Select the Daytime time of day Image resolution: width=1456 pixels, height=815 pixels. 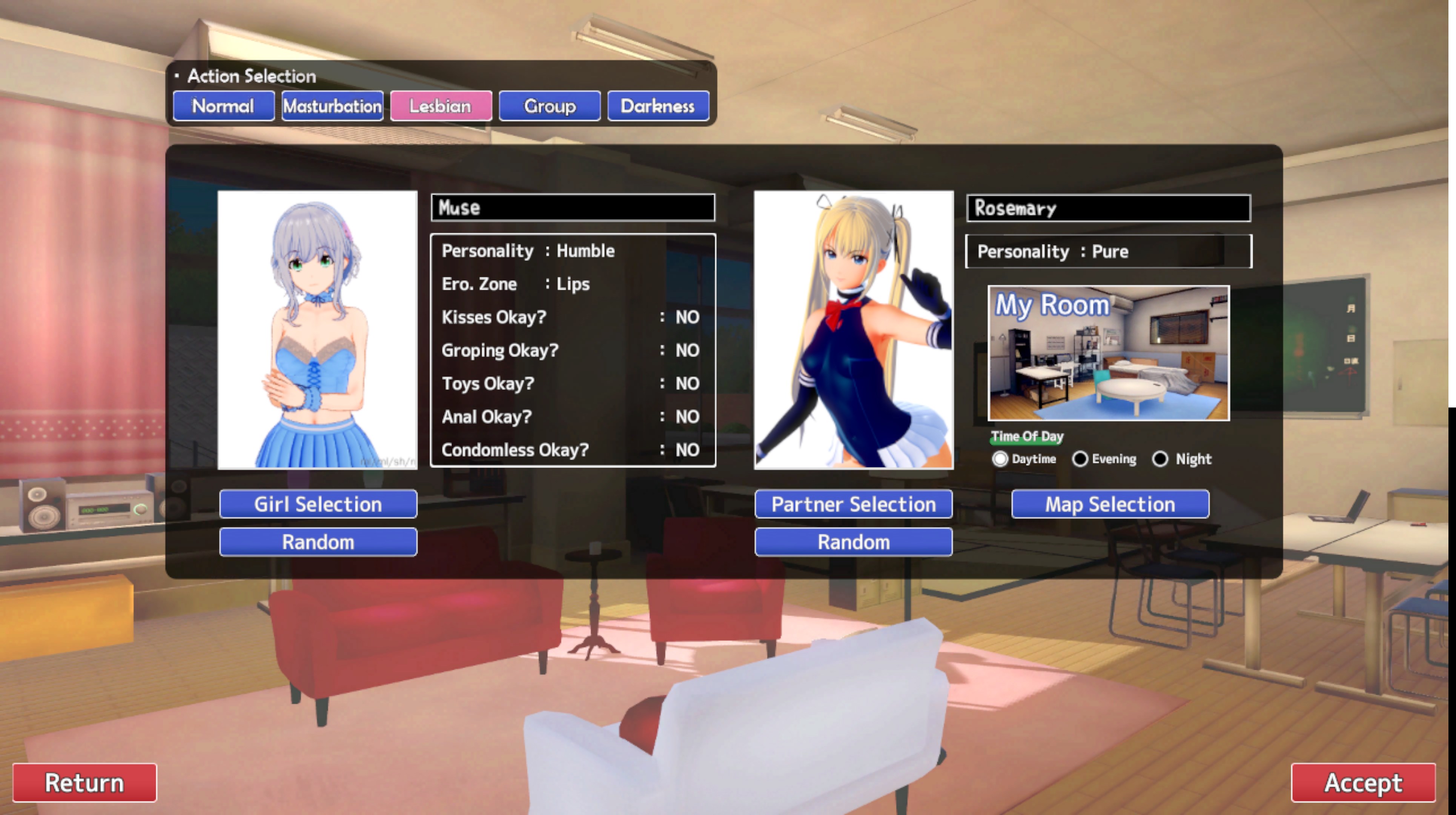coord(1000,459)
